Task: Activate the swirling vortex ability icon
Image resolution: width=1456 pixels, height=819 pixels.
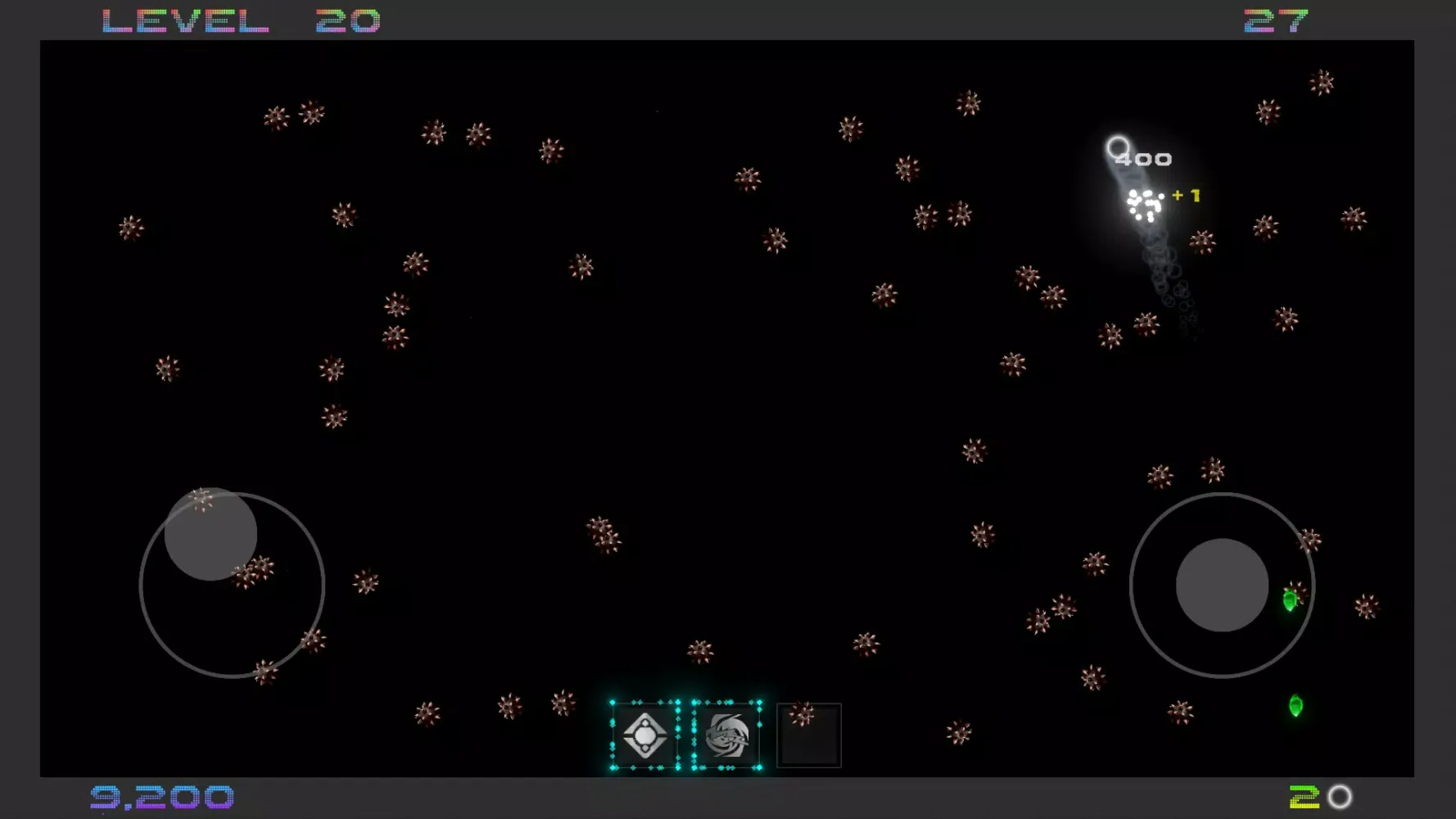Action: click(727, 735)
